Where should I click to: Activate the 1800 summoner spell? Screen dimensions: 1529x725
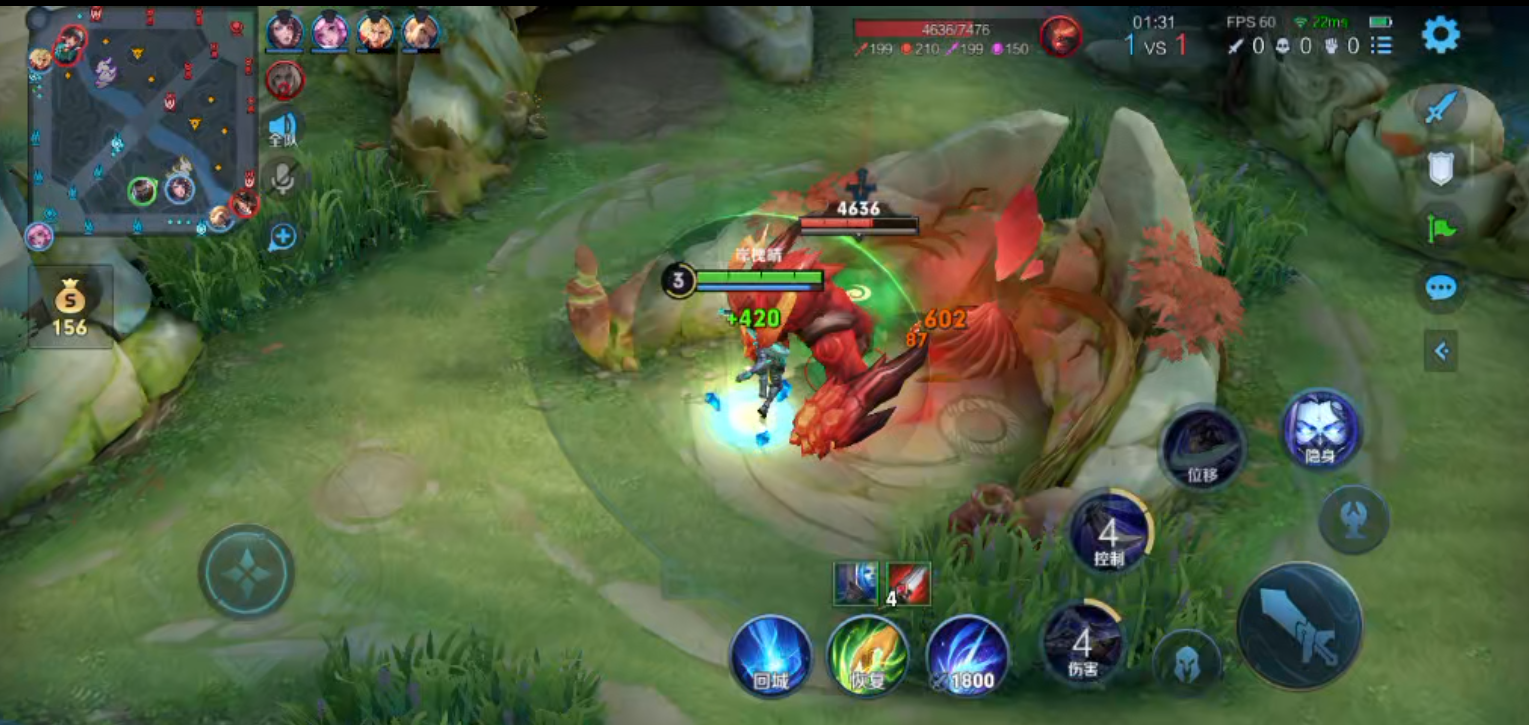967,656
